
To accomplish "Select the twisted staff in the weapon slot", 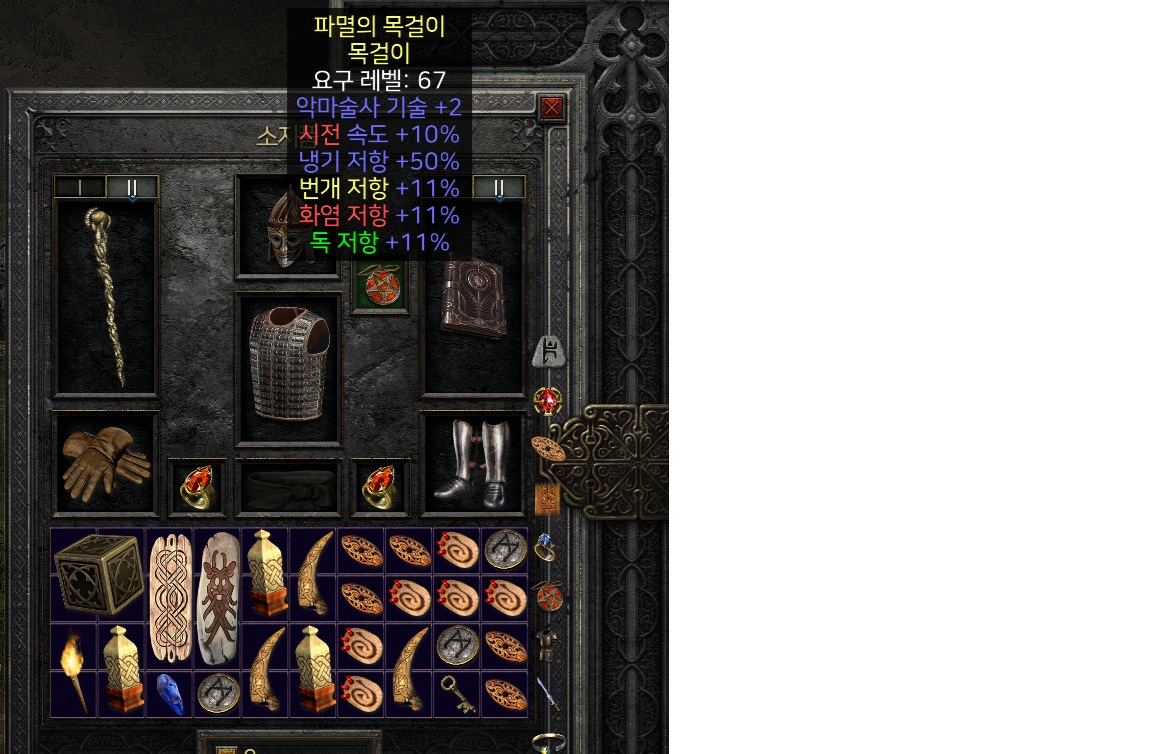I will 106,298.
